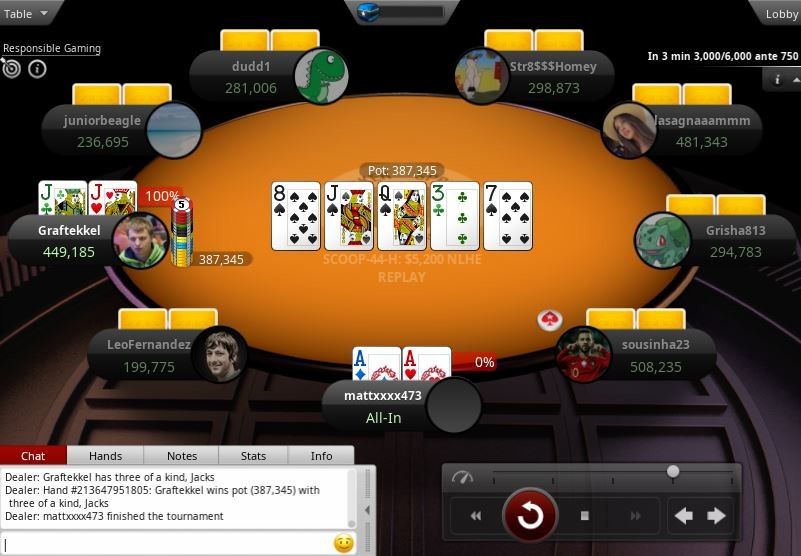Viewport: 801px width, 556px height.
Task: Click the chat text input field
Action: (165, 544)
